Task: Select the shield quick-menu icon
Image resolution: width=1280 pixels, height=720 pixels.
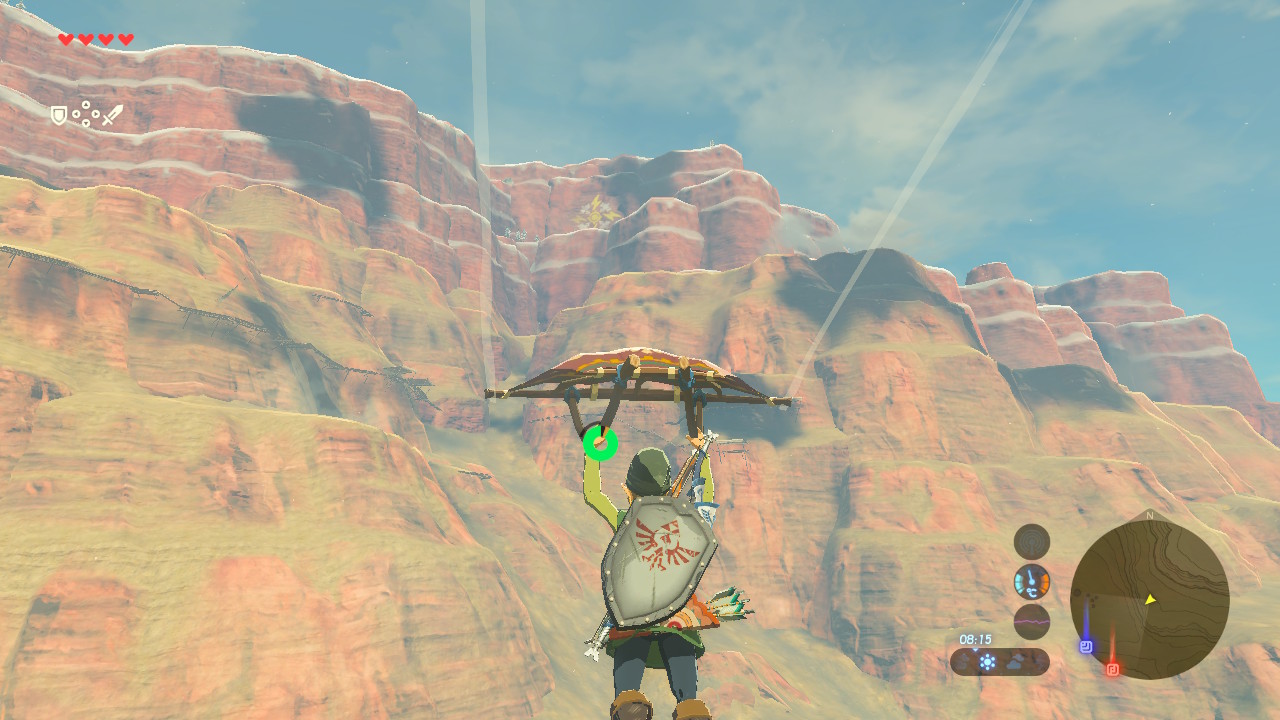Action: coord(59,116)
